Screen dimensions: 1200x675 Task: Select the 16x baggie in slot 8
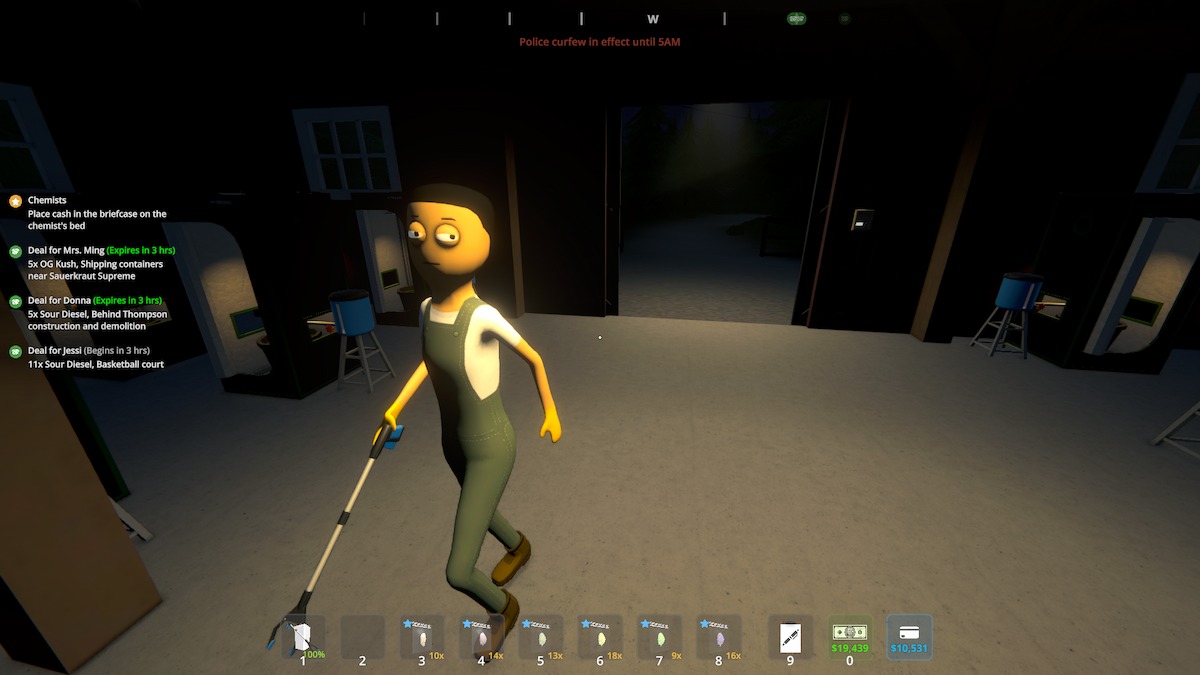coord(719,636)
